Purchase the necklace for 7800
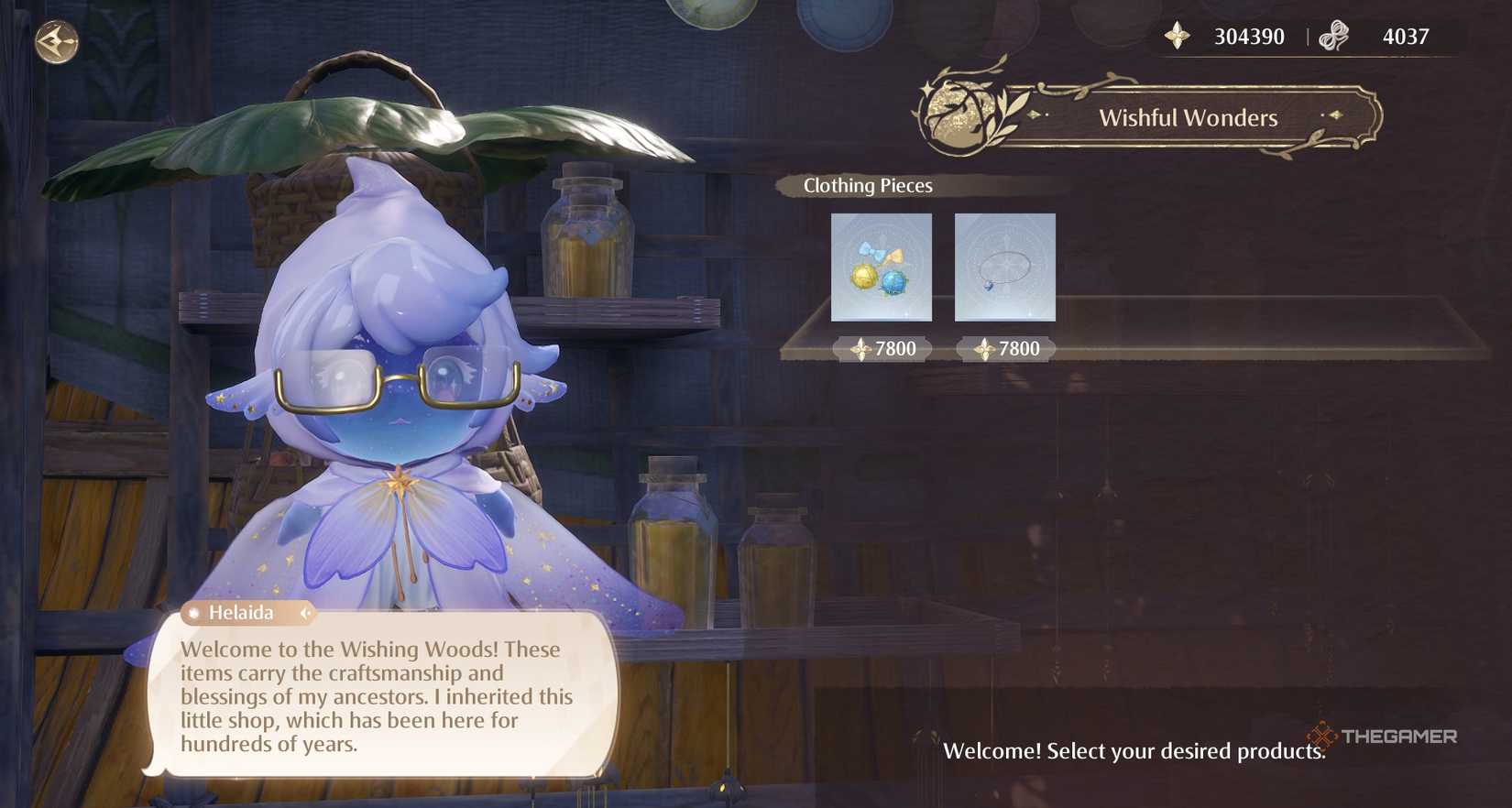This screenshot has width=1512, height=808. (x=1004, y=349)
